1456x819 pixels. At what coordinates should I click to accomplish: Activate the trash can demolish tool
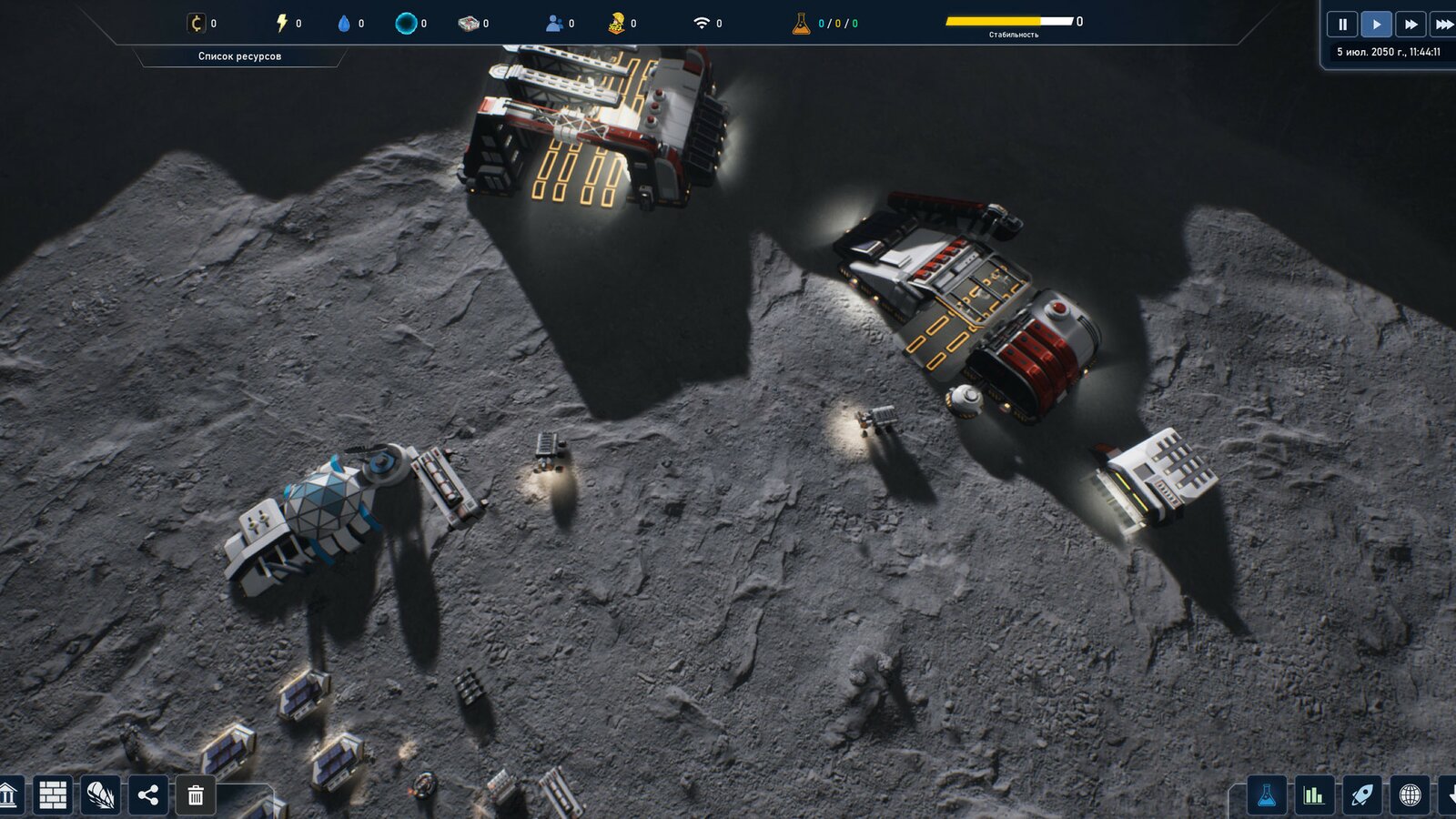tap(196, 795)
